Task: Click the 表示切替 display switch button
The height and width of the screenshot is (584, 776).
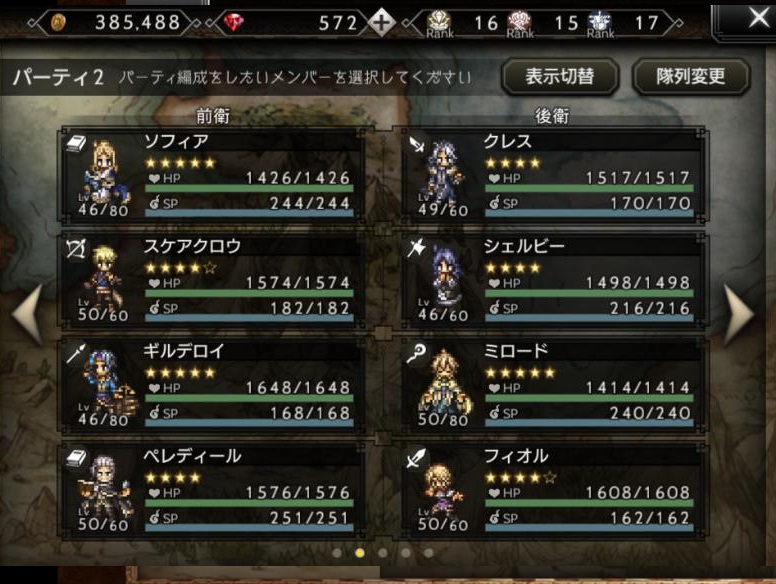Action: click(560, 76)
